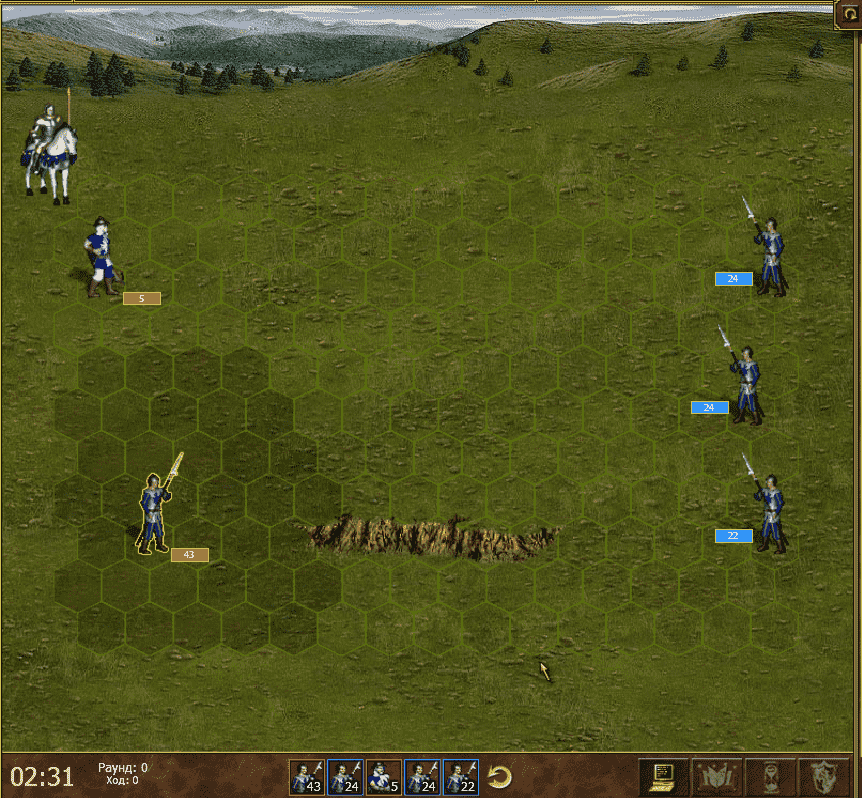Choose the 5-stack archer portrait in the turn queue
The height and width of the screenshot is (798, 862).
click(x=383, y=777)
